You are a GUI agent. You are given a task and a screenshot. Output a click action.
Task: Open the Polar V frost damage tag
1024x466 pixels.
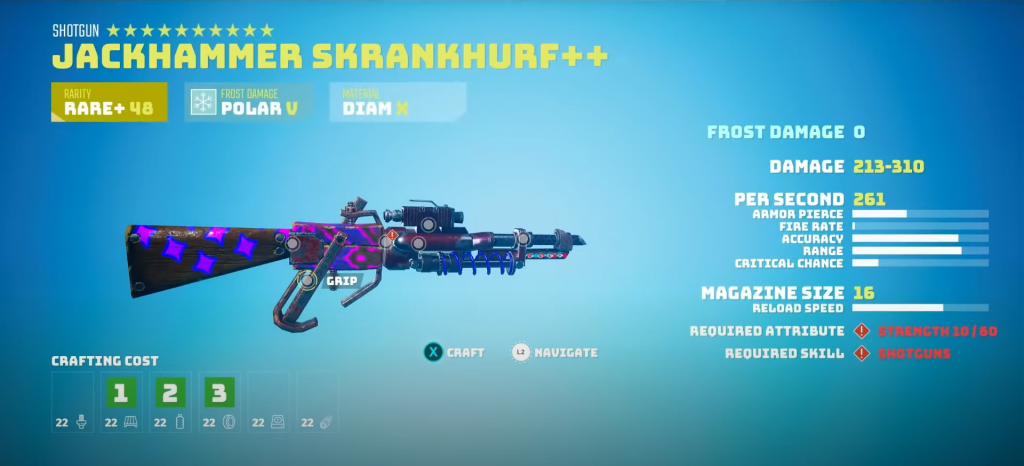pyautogui.click(x=249, y=103)
